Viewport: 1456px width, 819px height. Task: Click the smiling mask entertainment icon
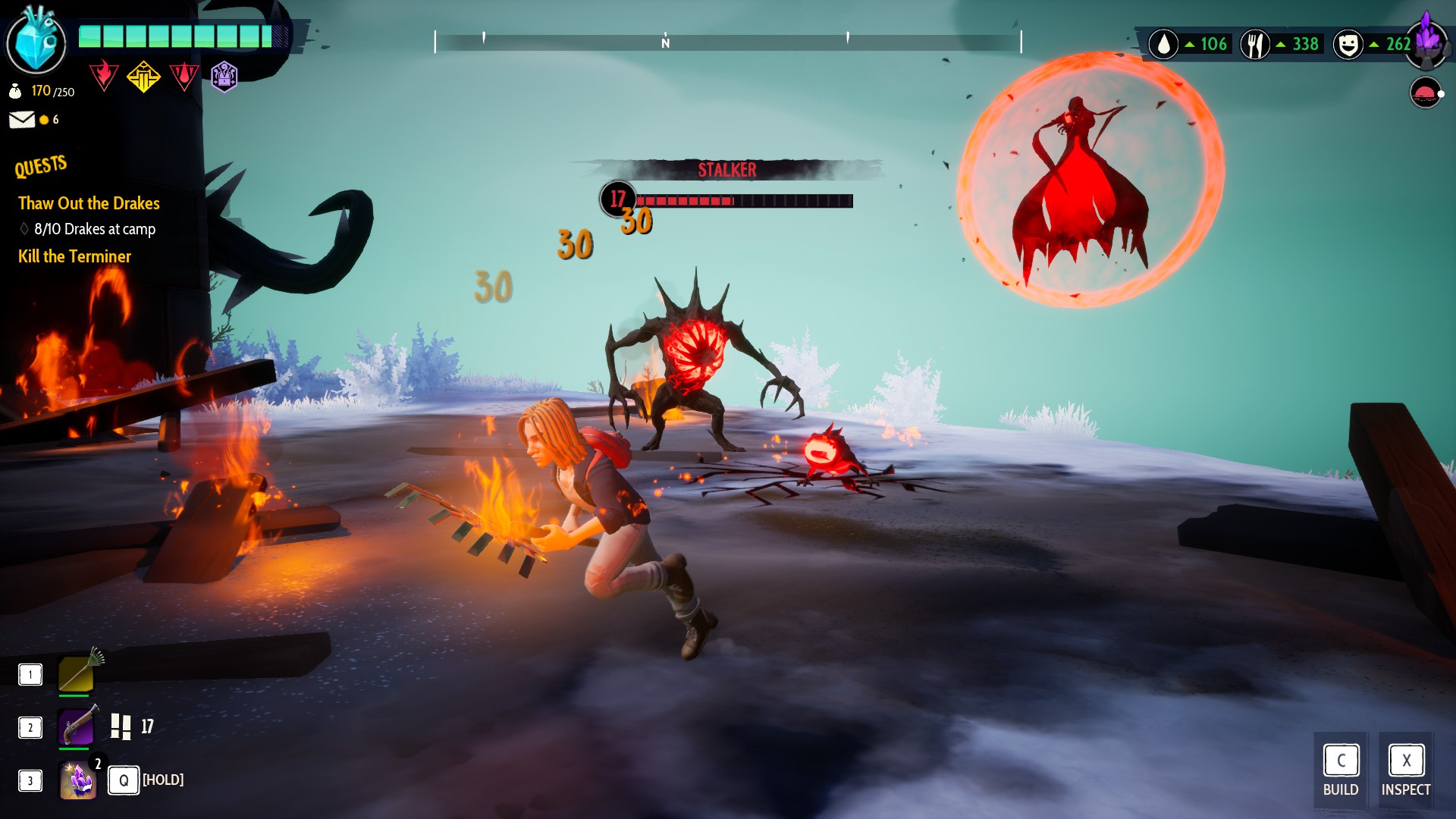[1348, 45]
